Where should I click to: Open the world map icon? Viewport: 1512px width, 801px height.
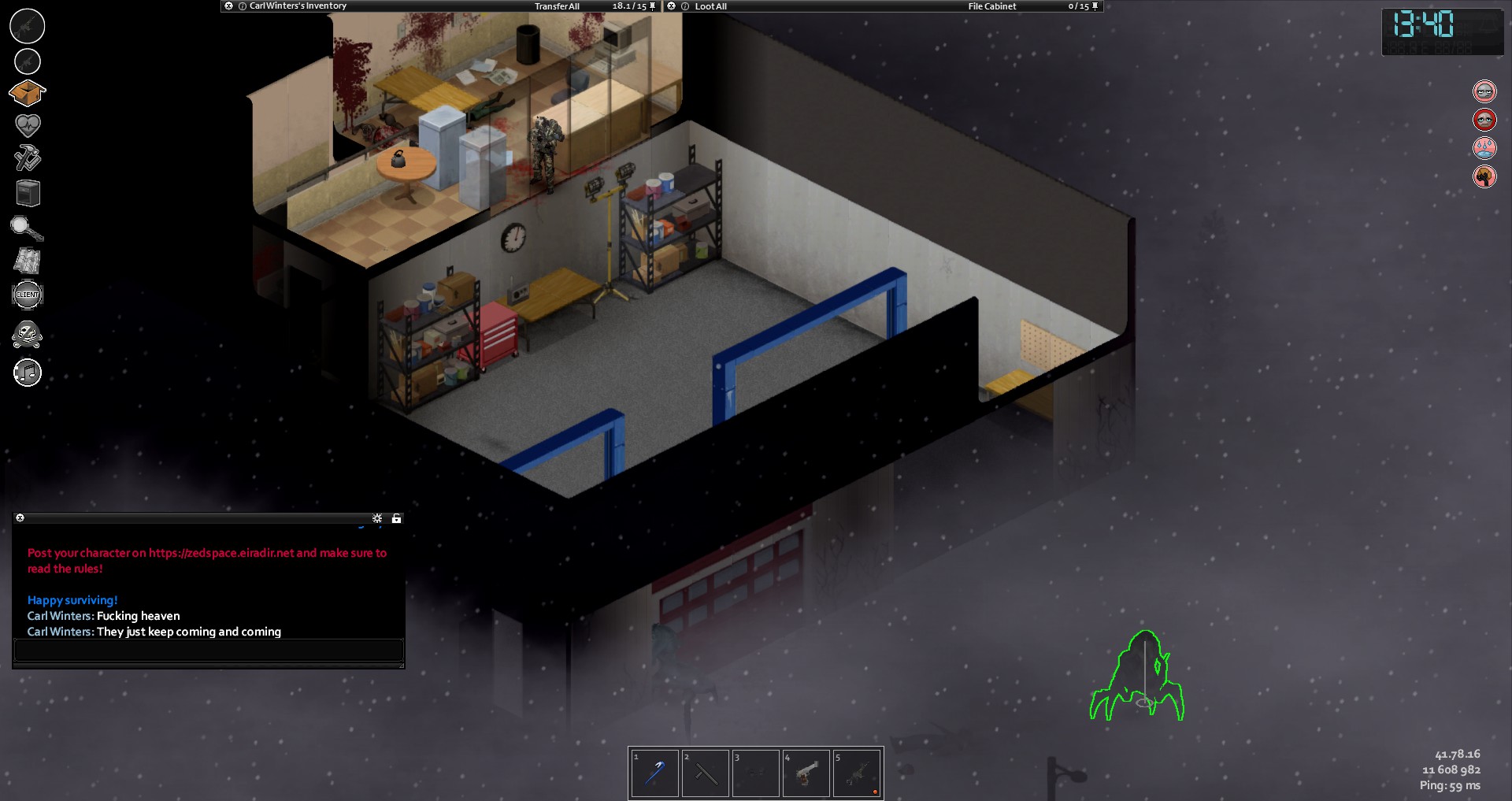[28, 261]
